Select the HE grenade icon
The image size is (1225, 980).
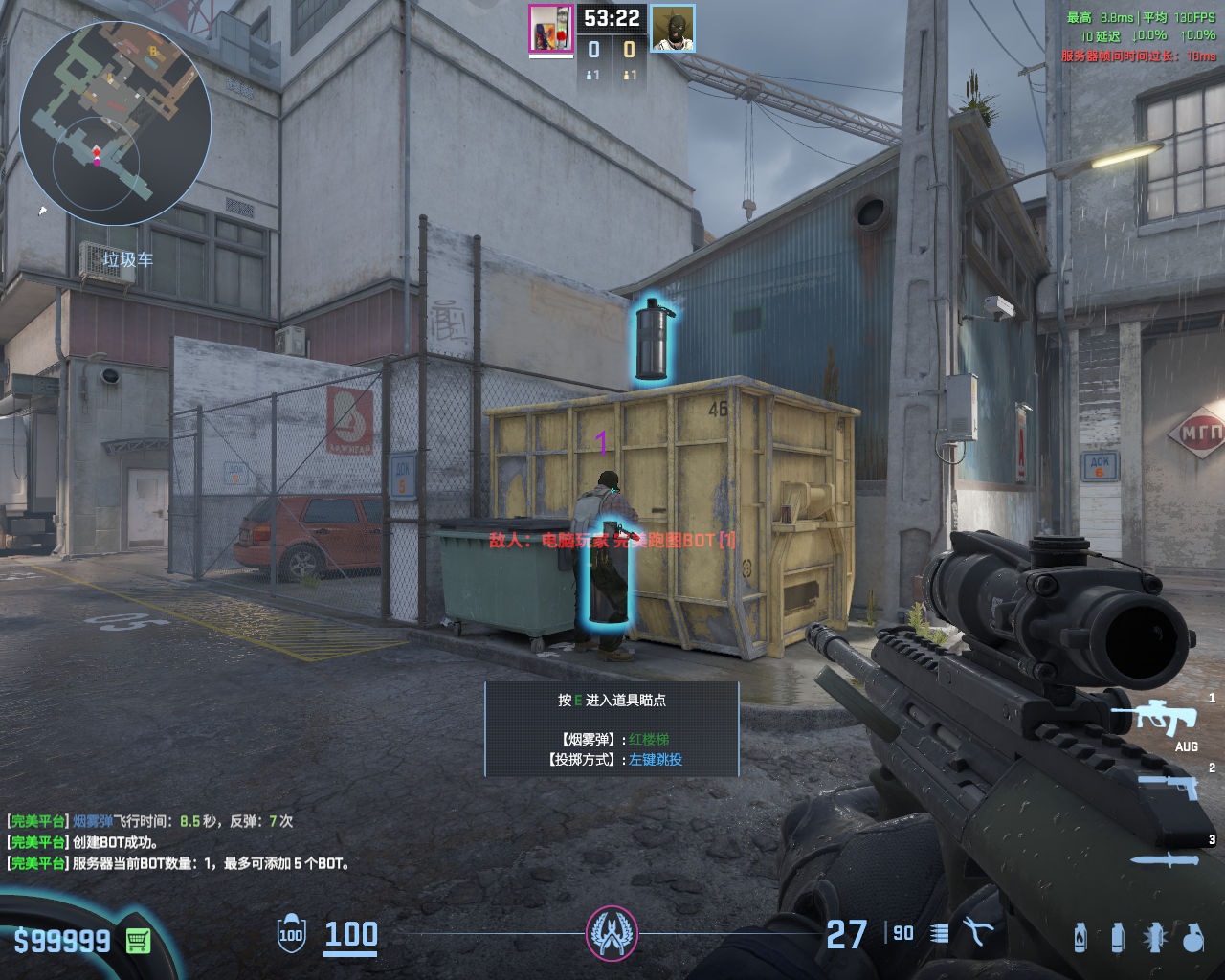1192,938
